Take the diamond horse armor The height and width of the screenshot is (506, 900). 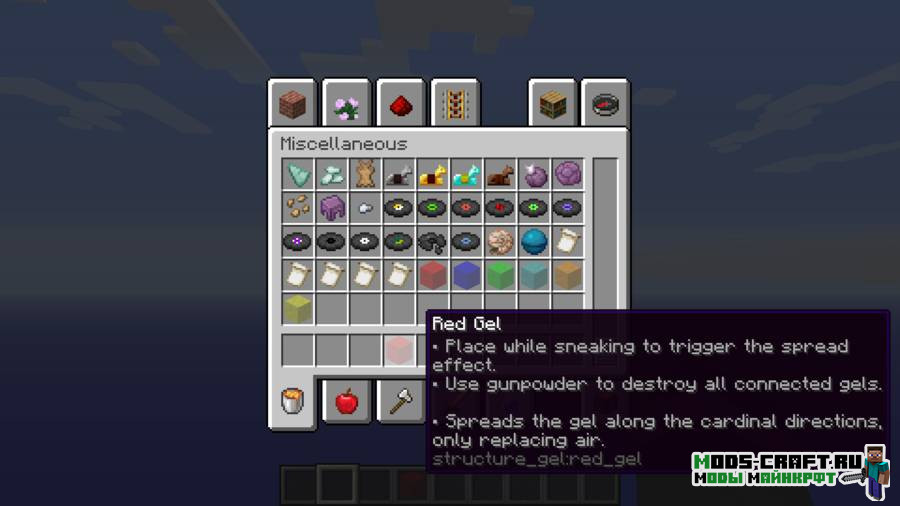tap(467, 175)
